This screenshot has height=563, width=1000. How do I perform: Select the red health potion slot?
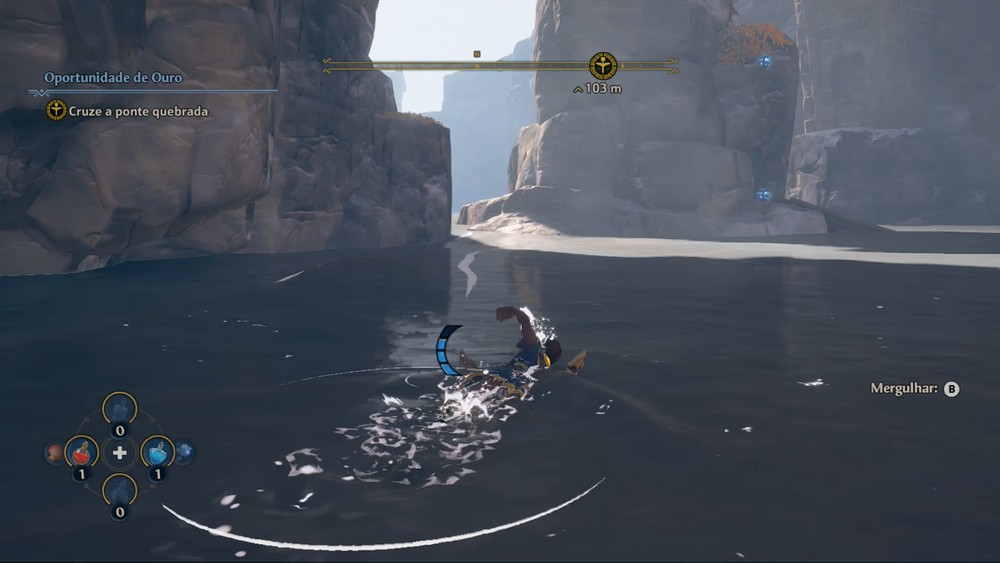tap(82, 452)
